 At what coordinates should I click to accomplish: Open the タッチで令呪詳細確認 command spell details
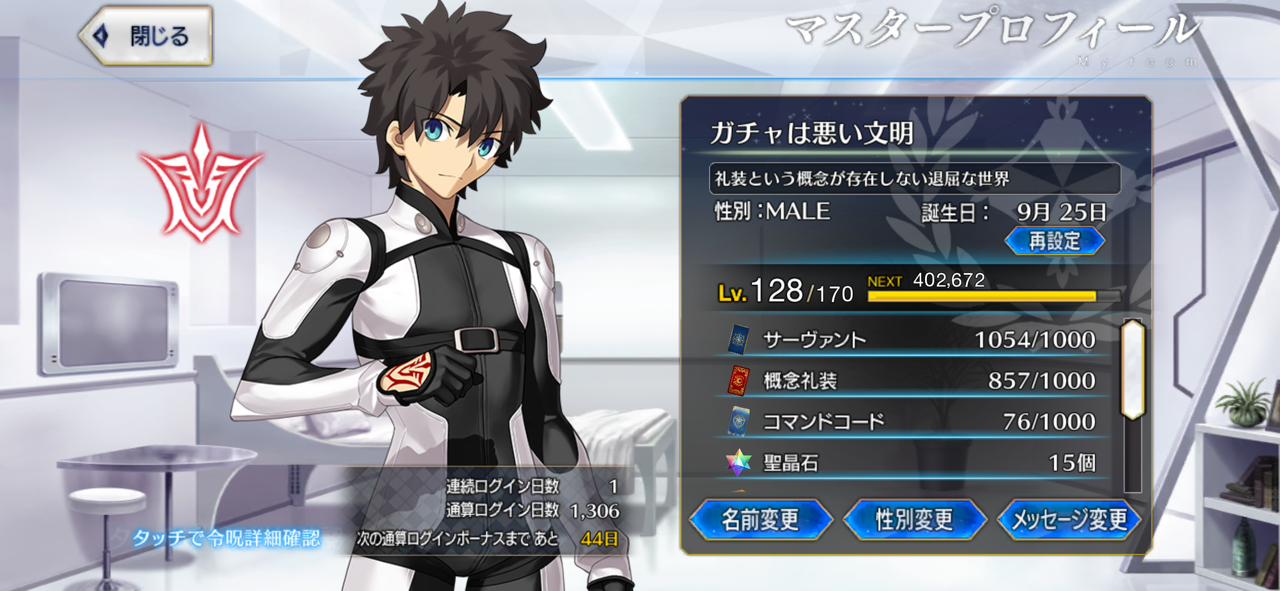227,538
